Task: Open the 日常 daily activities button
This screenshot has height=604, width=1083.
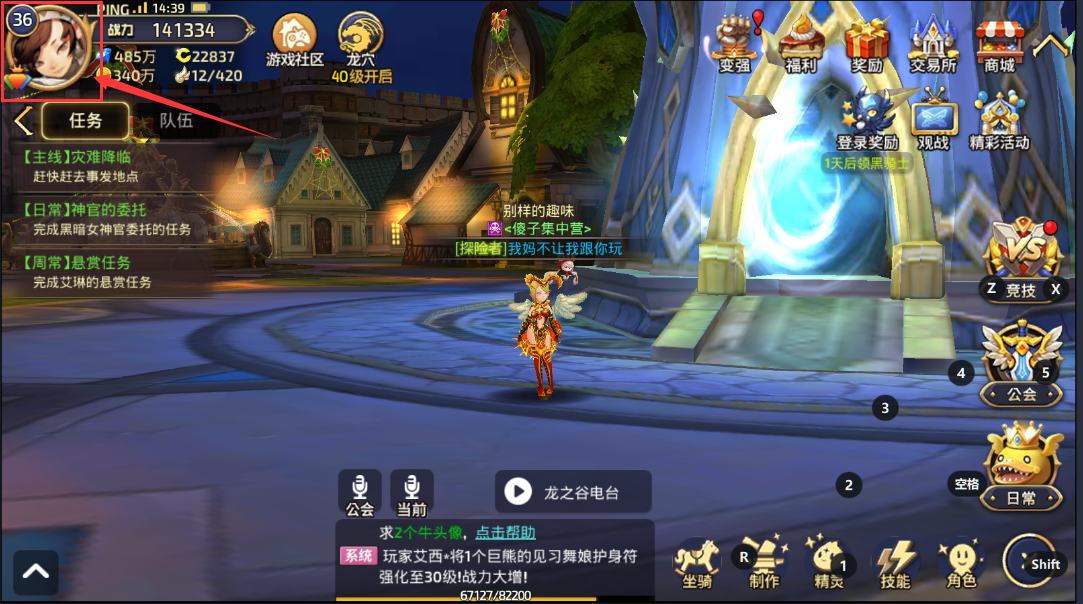Action: coord(1021,468)
